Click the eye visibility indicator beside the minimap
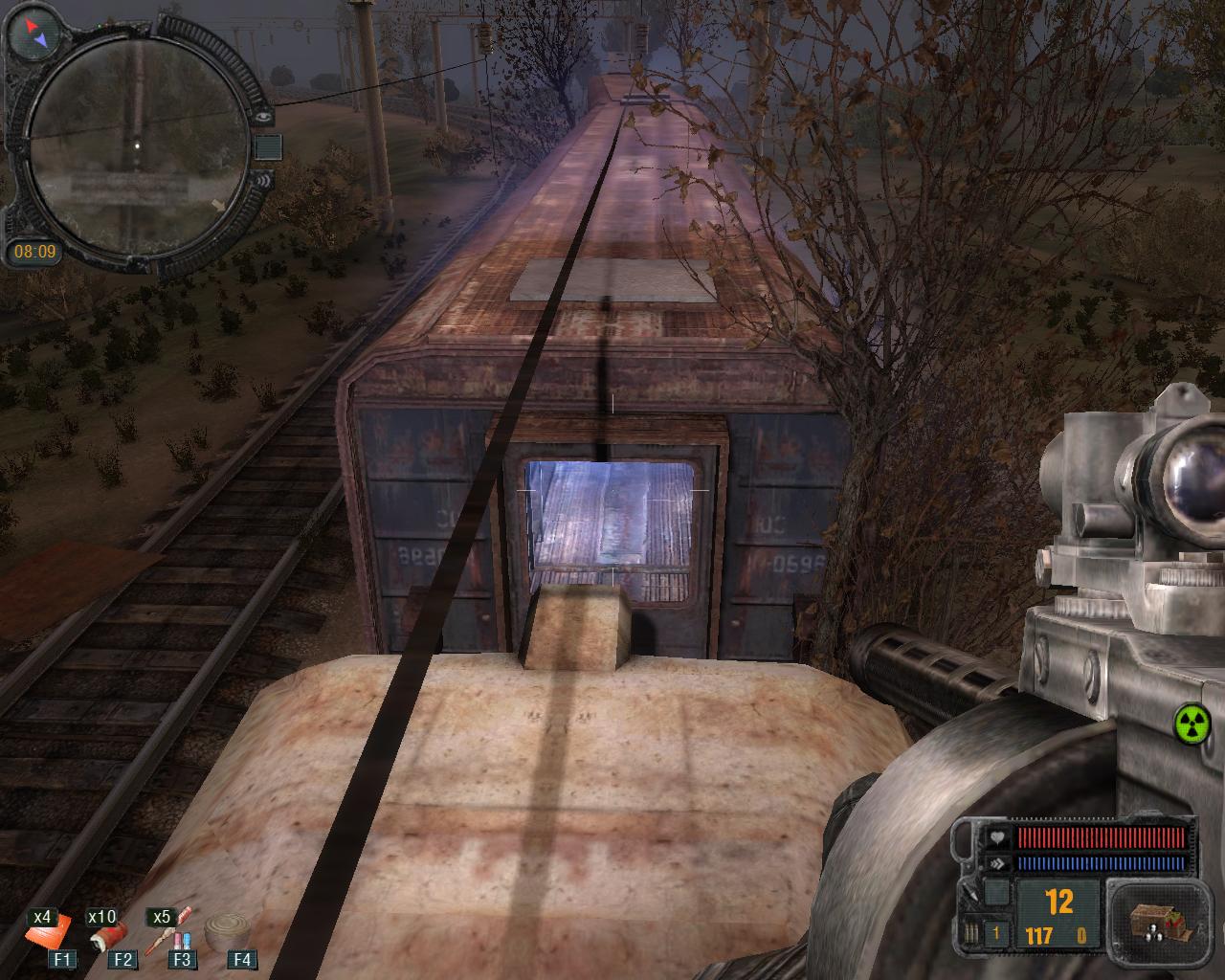This screenshot has width=1225, height=980. [265, 116]
